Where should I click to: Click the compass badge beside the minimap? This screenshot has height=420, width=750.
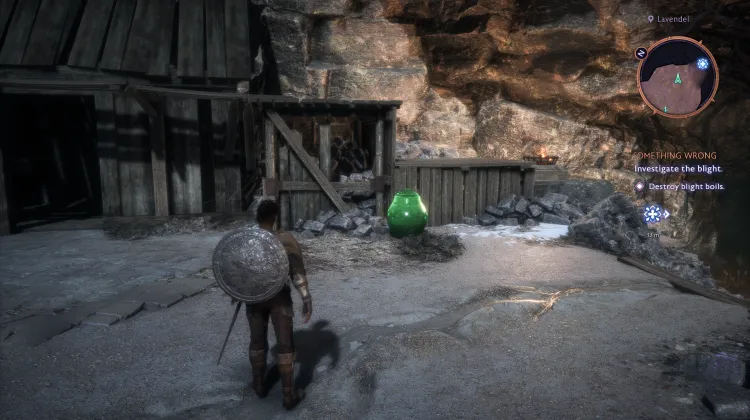tap(641, 52)
